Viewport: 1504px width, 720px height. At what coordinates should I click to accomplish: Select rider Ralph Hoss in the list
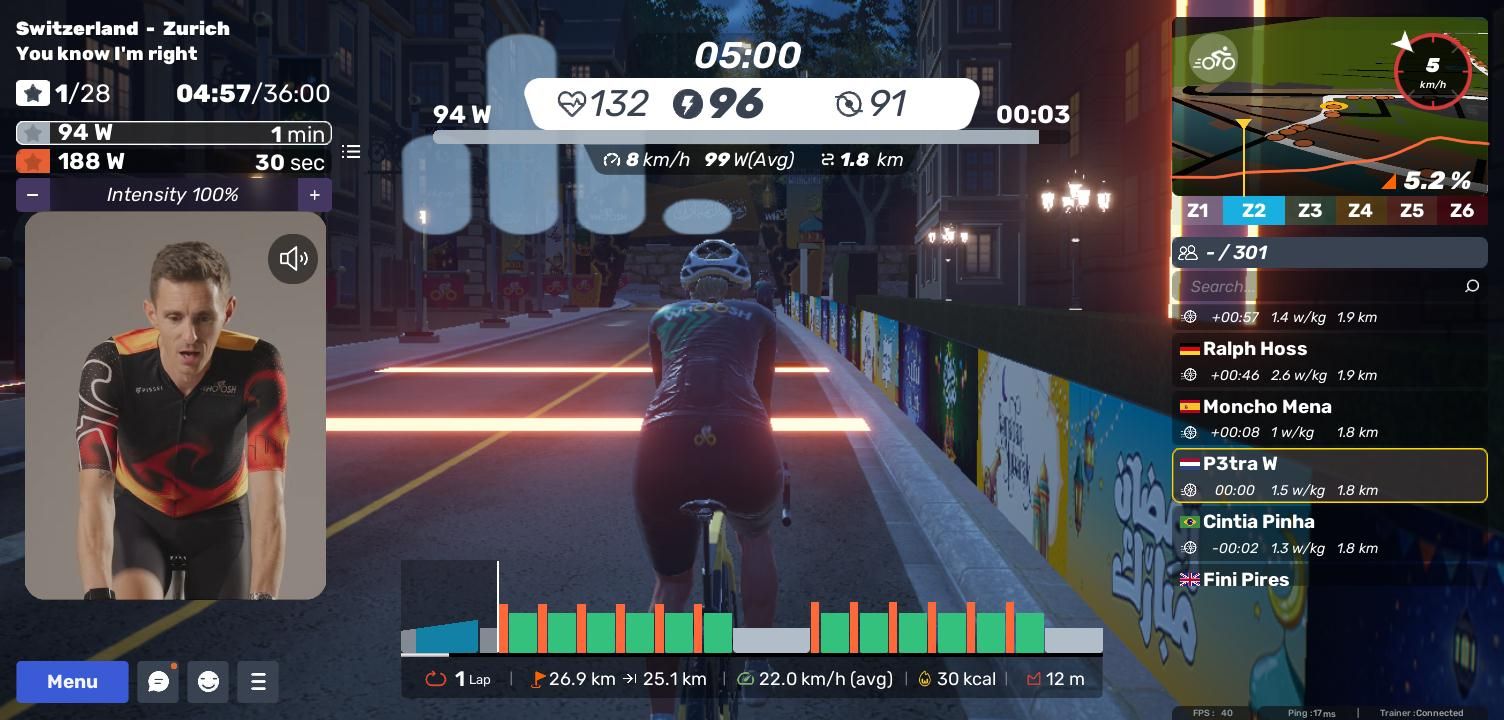point(1329,361)
